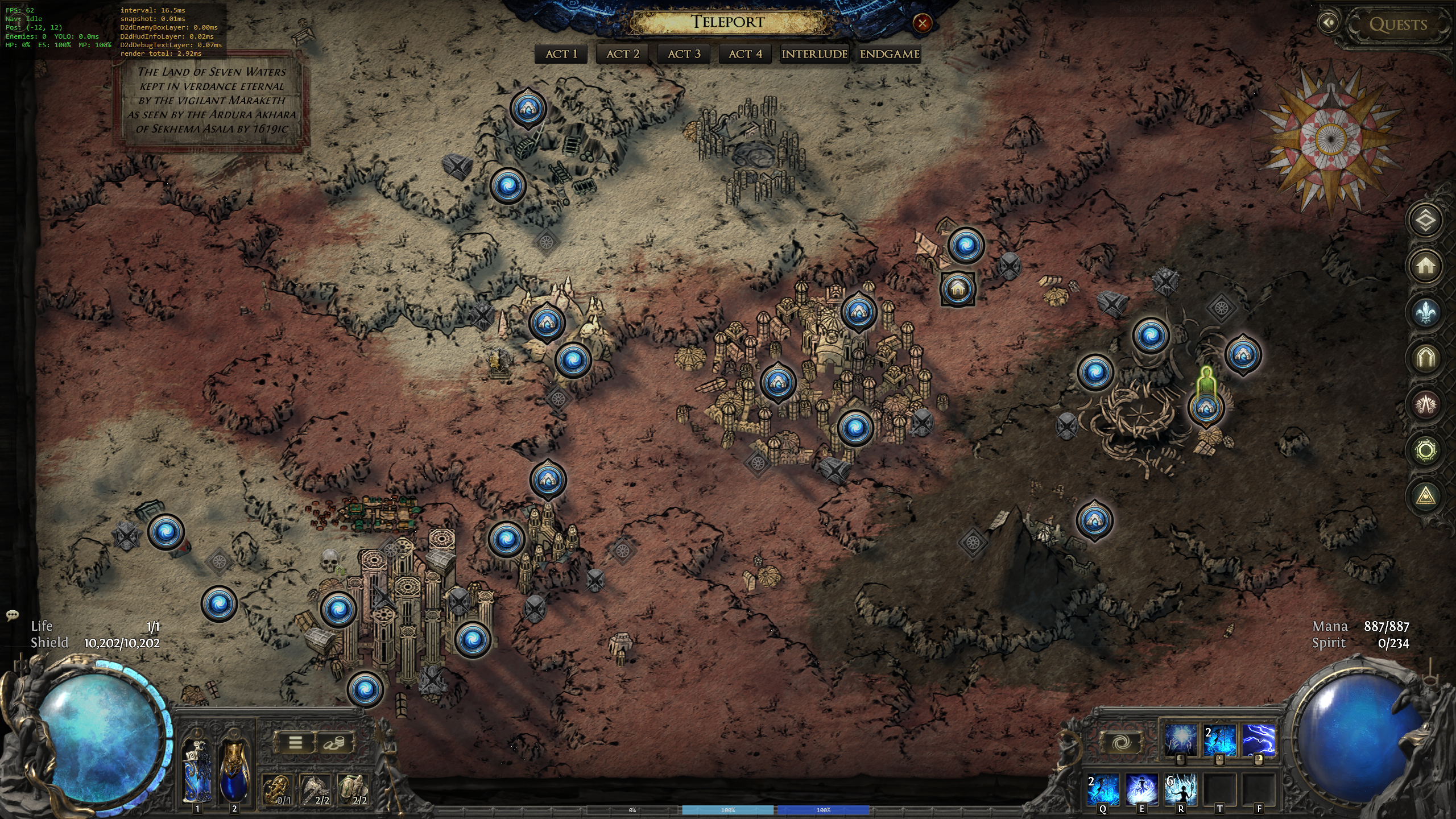Click the stacked-diamonds layer button
Image resolution: width=1456 pixels, height=819 pixels.
tap(1425, 220)
